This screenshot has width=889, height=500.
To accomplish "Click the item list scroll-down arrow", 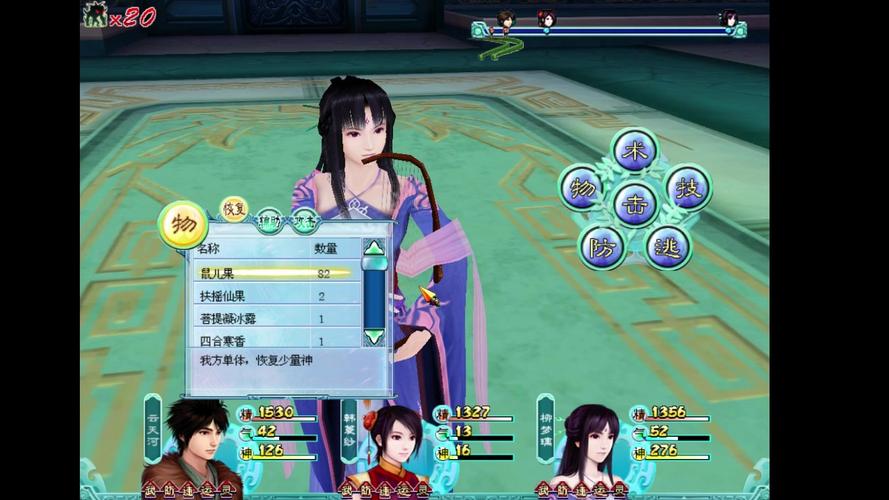I will click(x=373, y=337).
